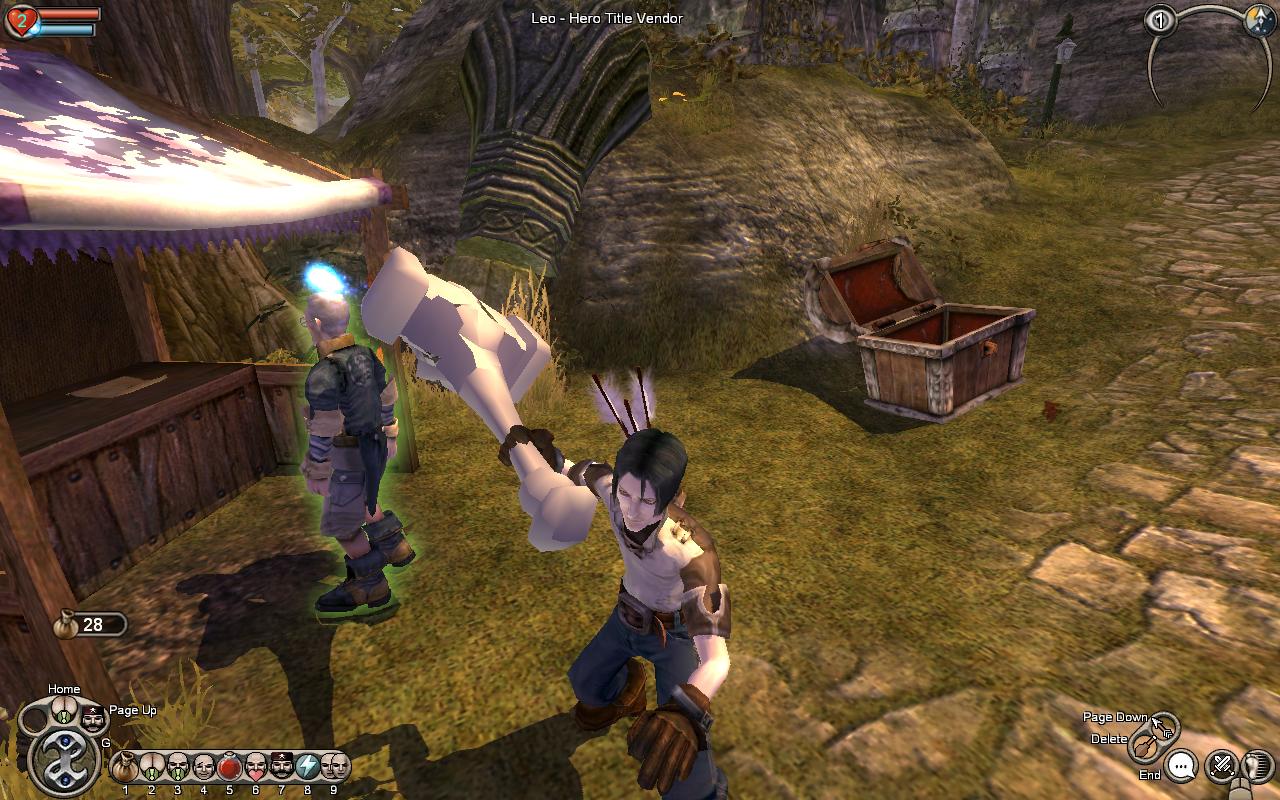This screenshot has width=1280, height=800.
Task: Use the expression icon in hotbar slot 2
Action: [x=151, y=767]
